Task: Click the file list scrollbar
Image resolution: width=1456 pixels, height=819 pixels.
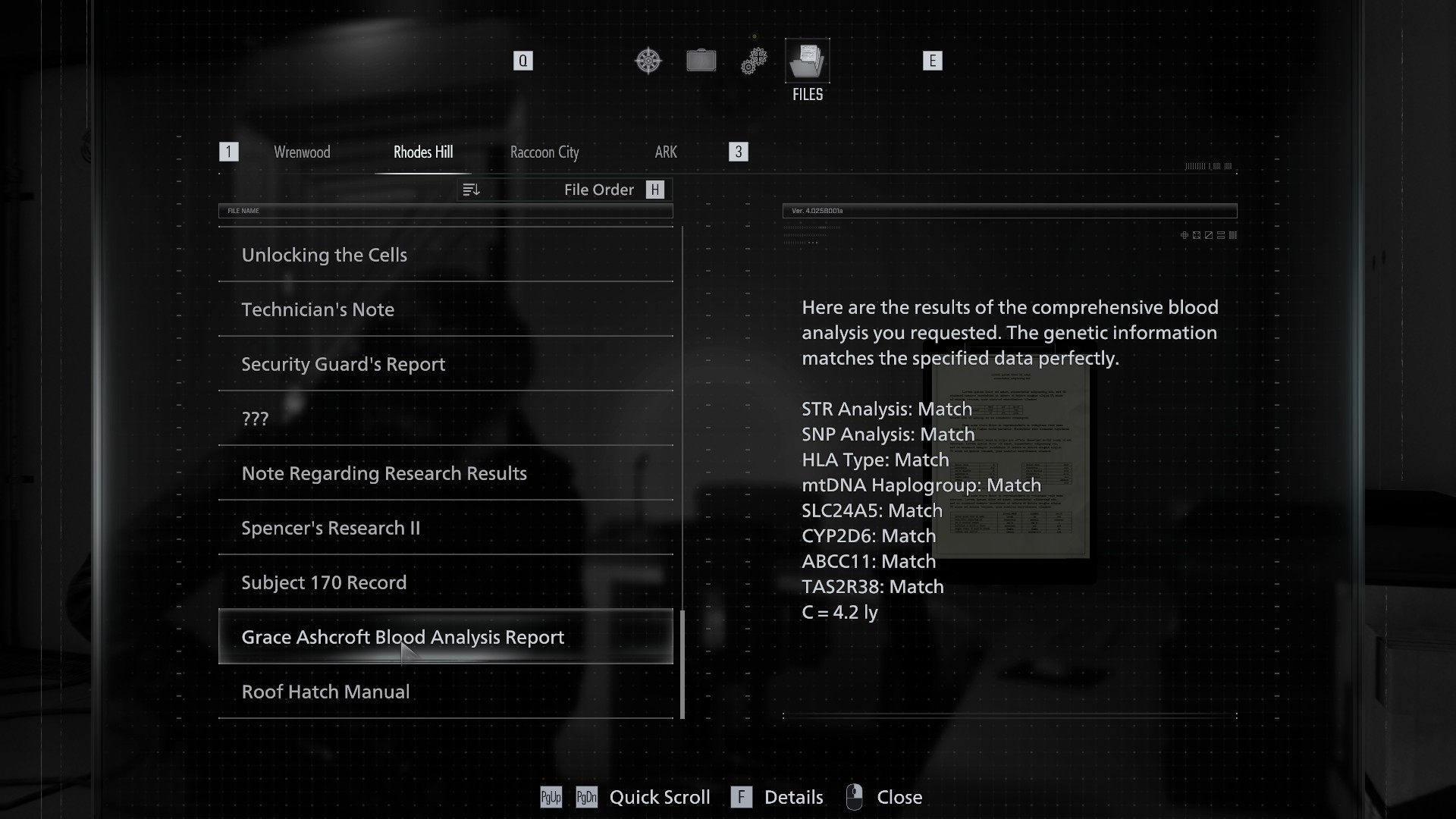Action: click(682, 664)
